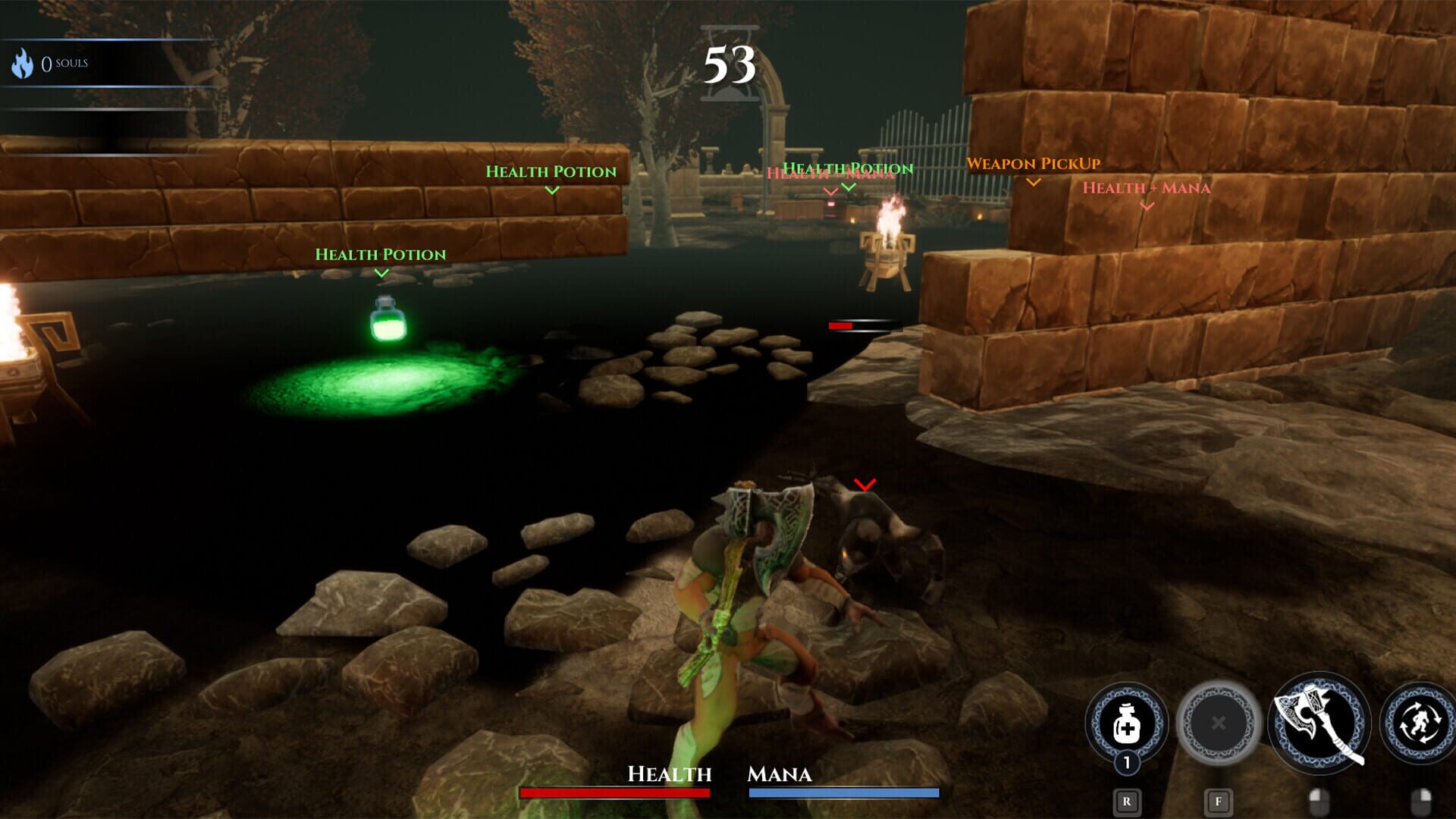Image resolution: width=1456 pixels, height=819 pixels.
Task: Click the F keybind badge
Action: (1218, 801)
